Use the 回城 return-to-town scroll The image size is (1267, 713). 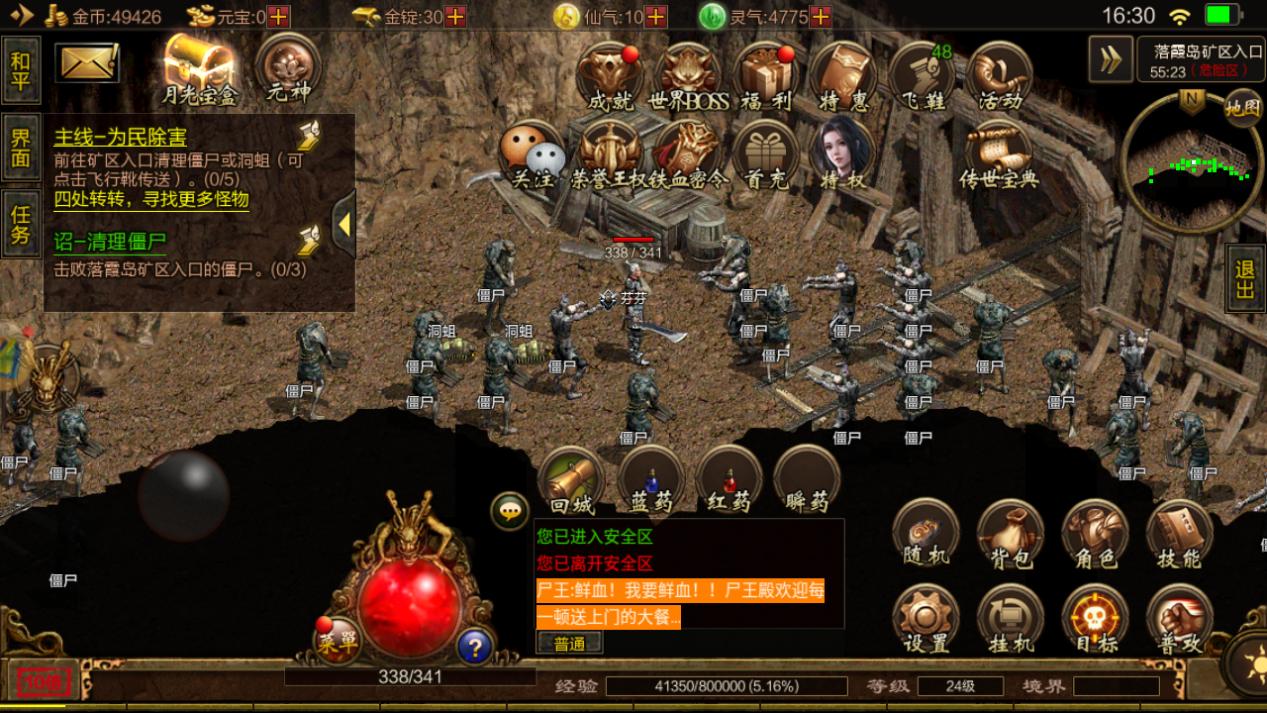click(573, 480)
